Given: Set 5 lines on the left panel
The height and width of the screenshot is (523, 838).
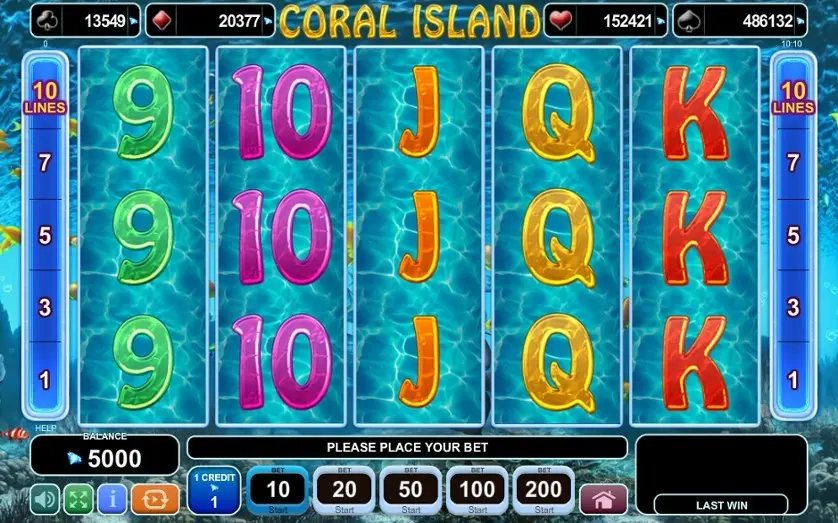Looking at the screenshot, I should click(x=44, y=236).
